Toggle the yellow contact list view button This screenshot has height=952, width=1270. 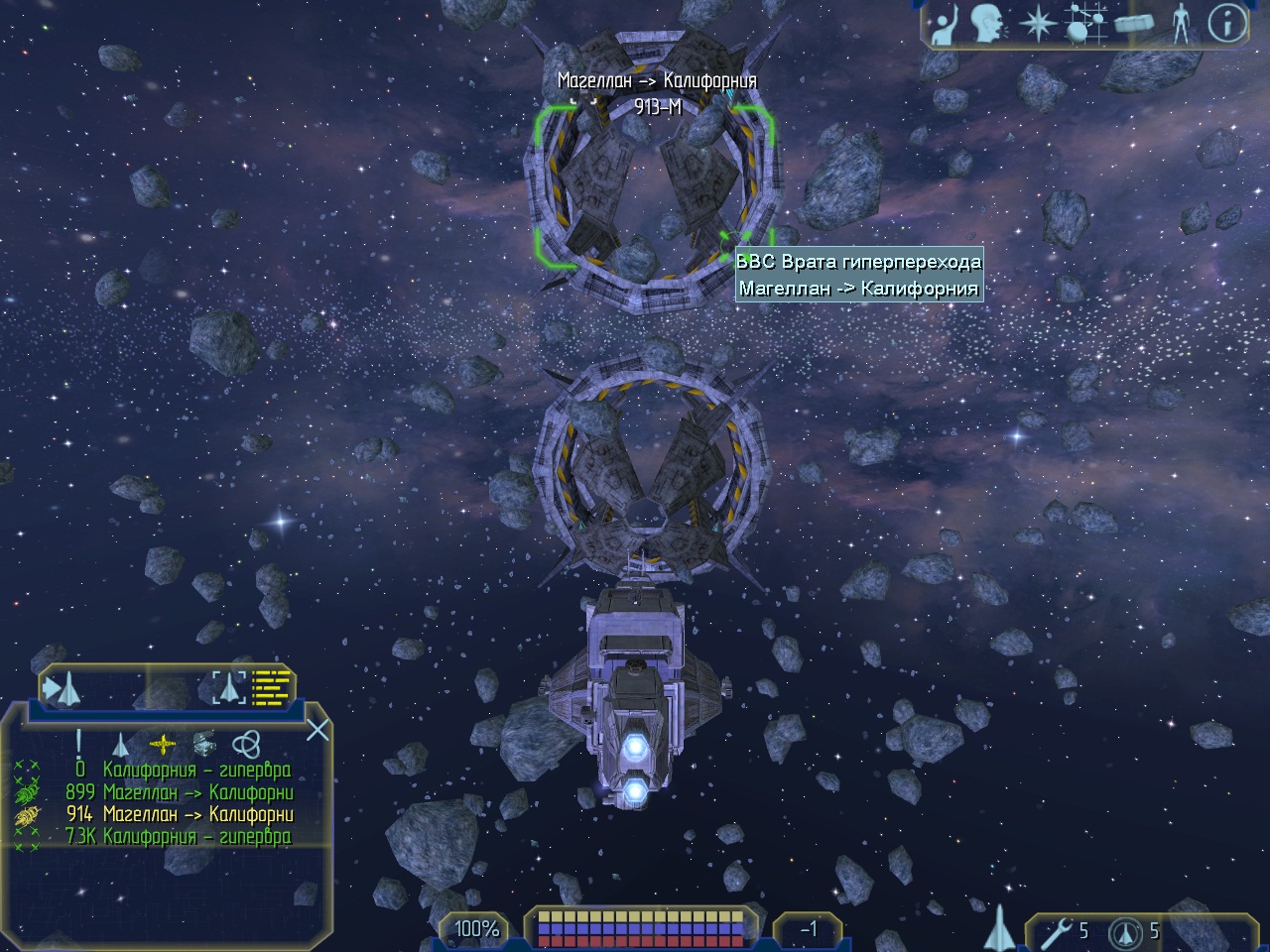click(x=272, y=686)
